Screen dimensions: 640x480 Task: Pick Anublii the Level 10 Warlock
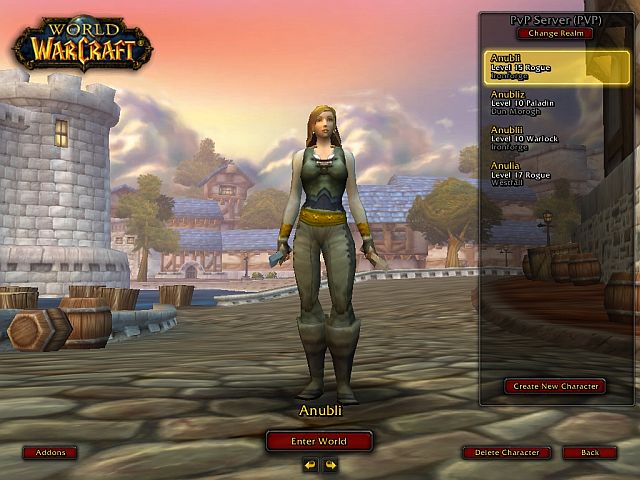[545, 137]
